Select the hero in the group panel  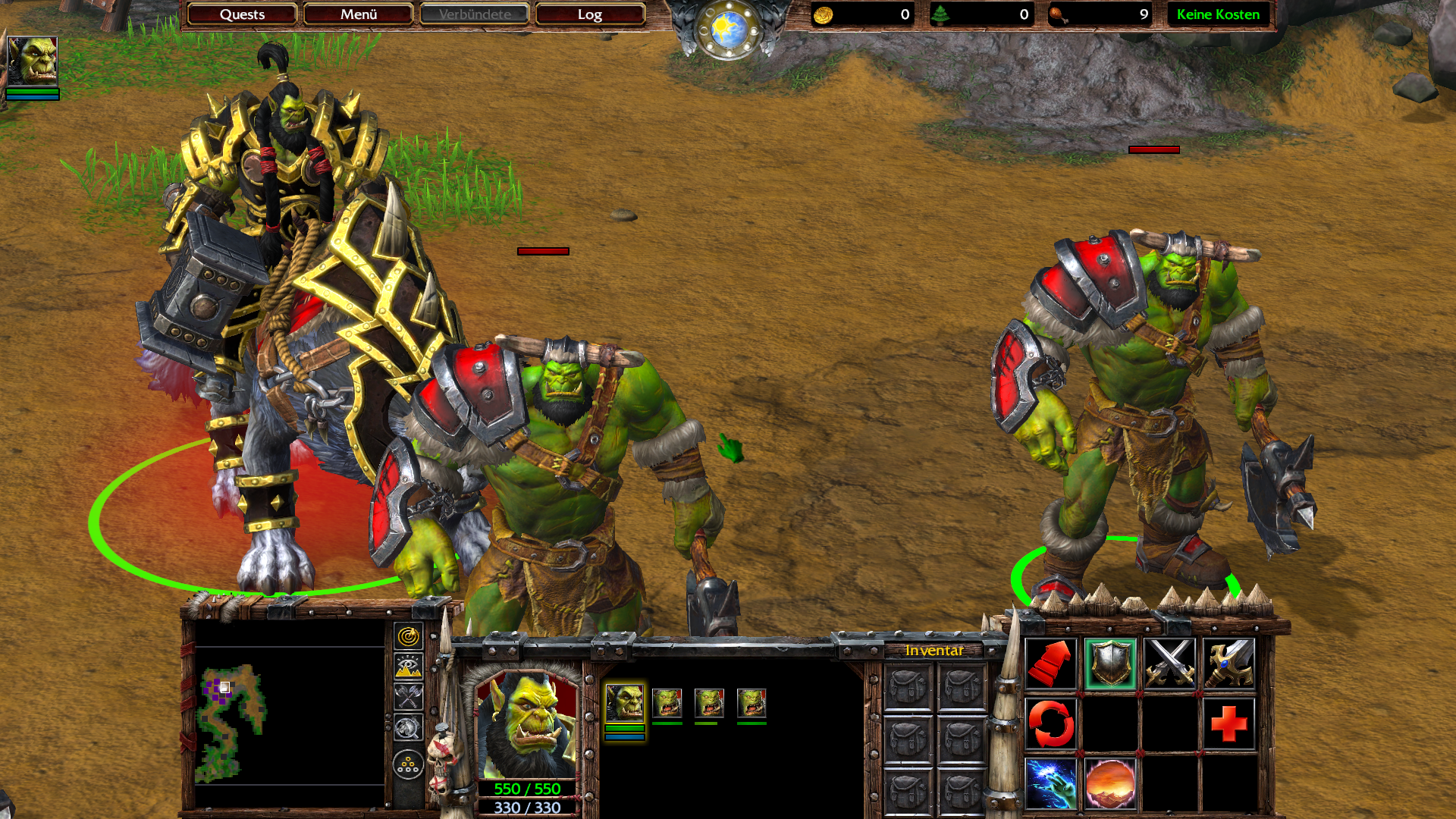[x=624, y=703]
